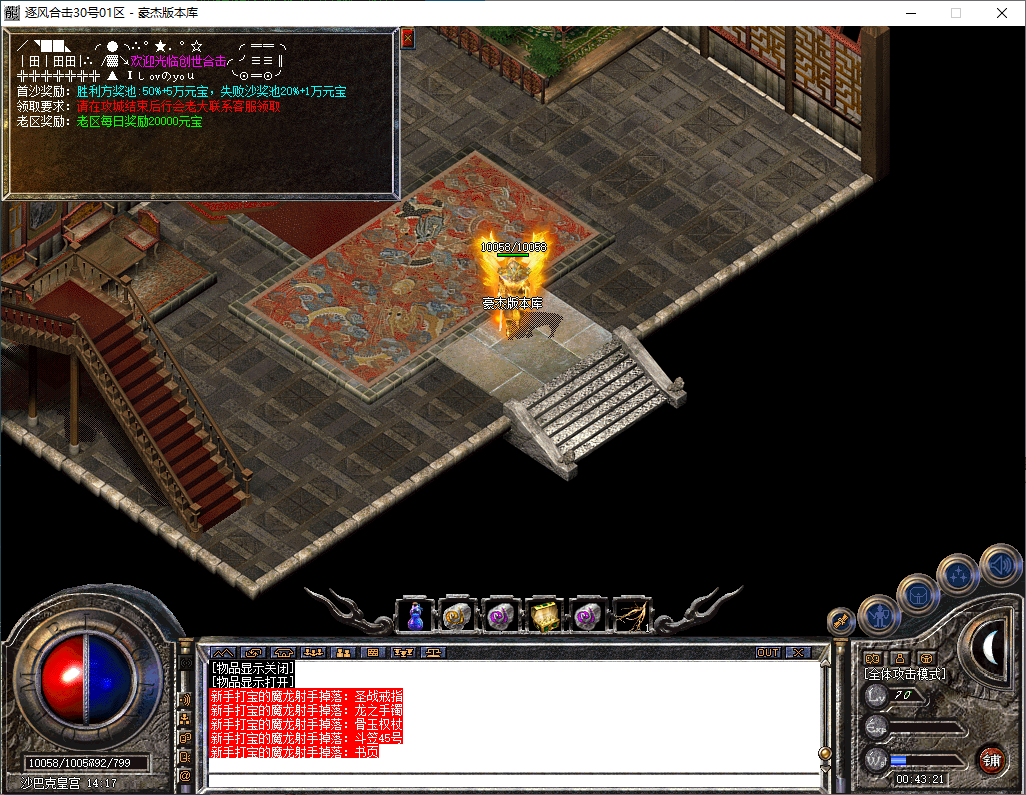1026x795 pixels.
Task: Click the scale icon in chat toolbar
Action: [x=434, y=652]
